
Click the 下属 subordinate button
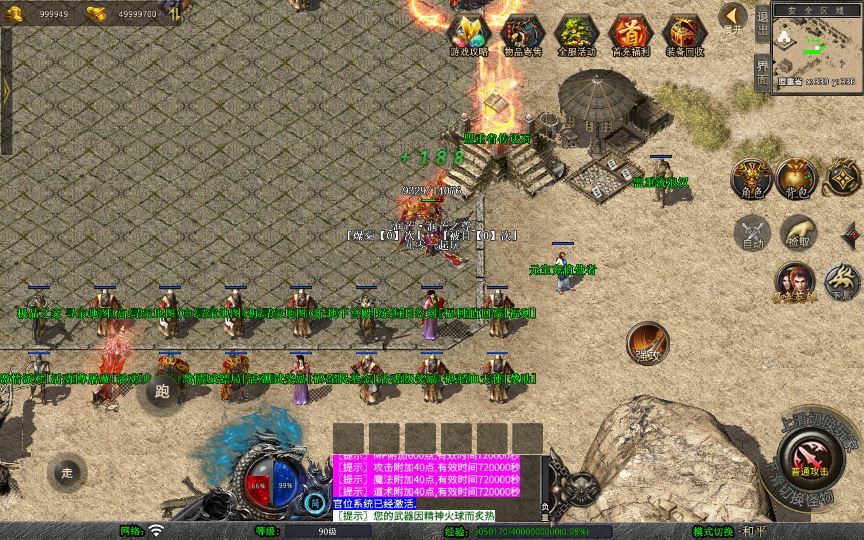(x=842, y=282)
